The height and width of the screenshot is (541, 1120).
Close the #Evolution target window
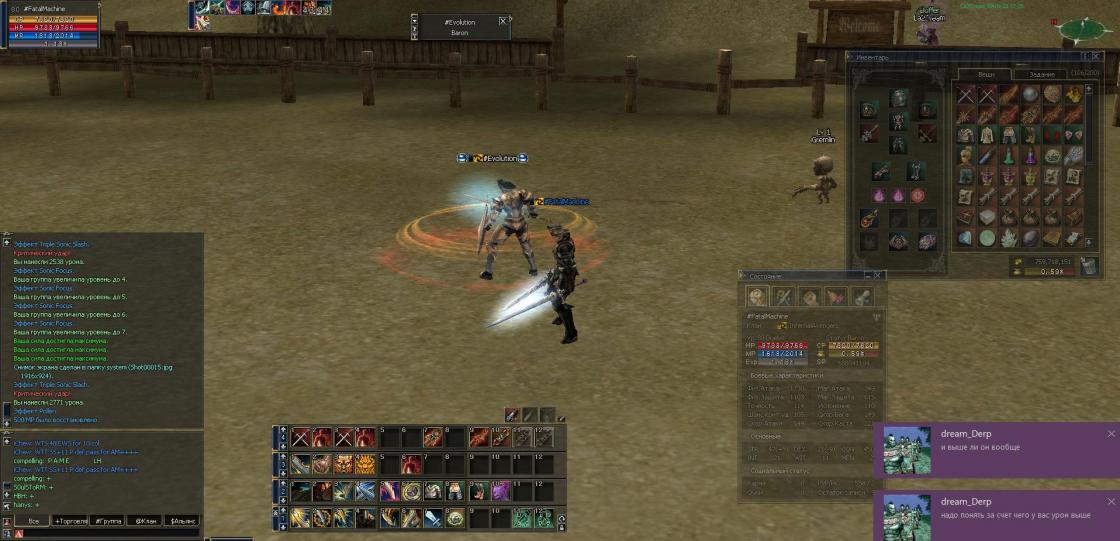pyautogui.click(x=502, y=20)
